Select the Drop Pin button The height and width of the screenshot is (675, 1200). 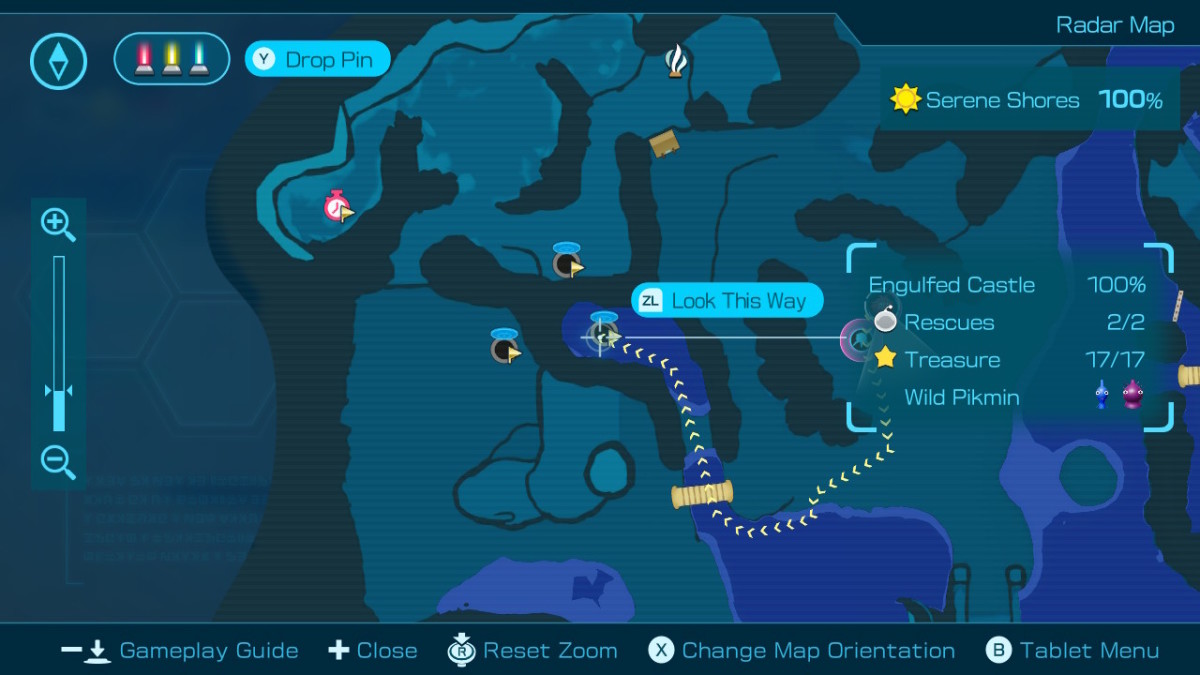pyautogui.click(x=317, y=59)
